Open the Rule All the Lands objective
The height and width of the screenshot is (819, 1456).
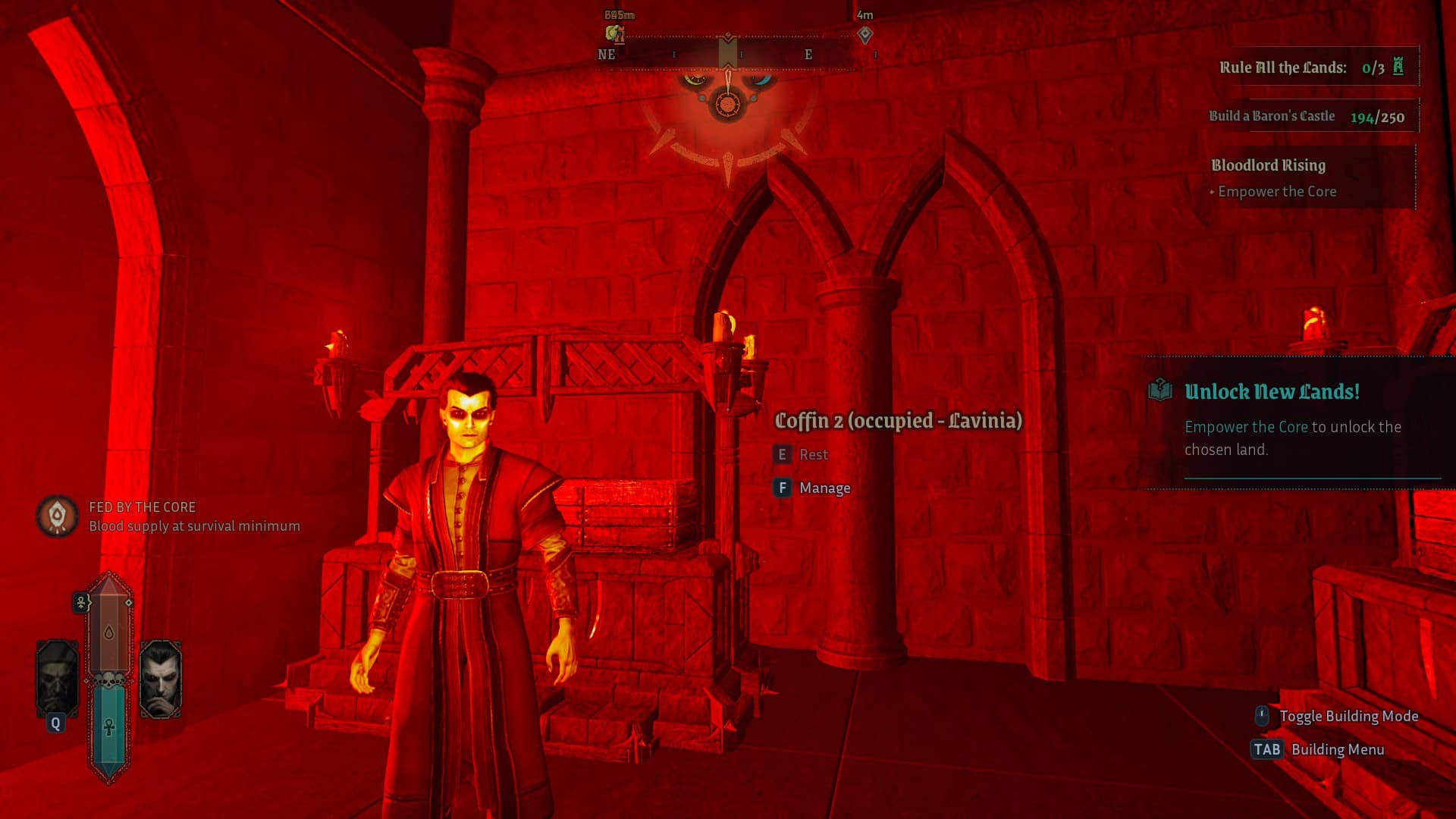click(x=1312, y=67)
